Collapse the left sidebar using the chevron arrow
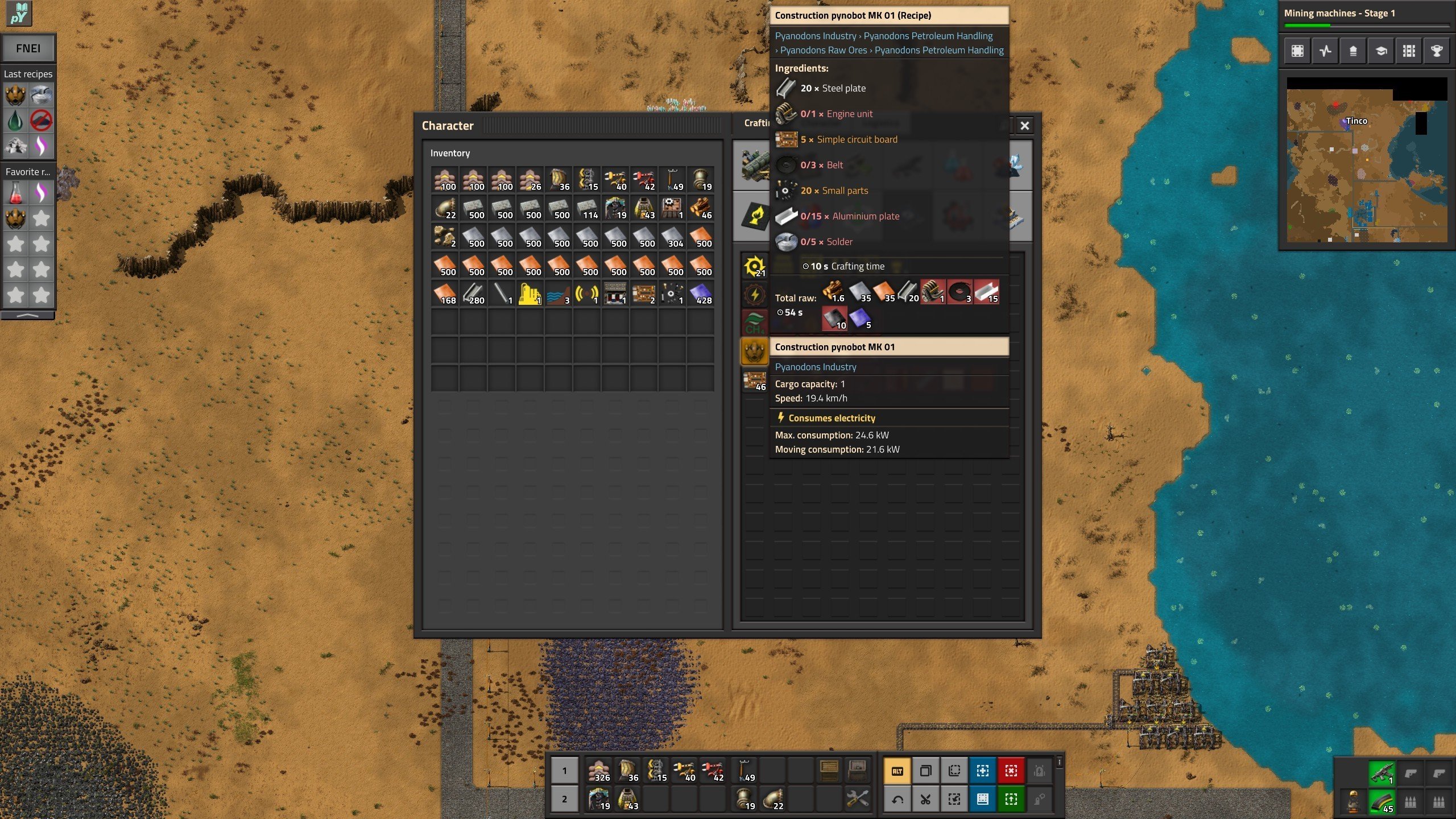1456x819 pixels. [27, 316]
